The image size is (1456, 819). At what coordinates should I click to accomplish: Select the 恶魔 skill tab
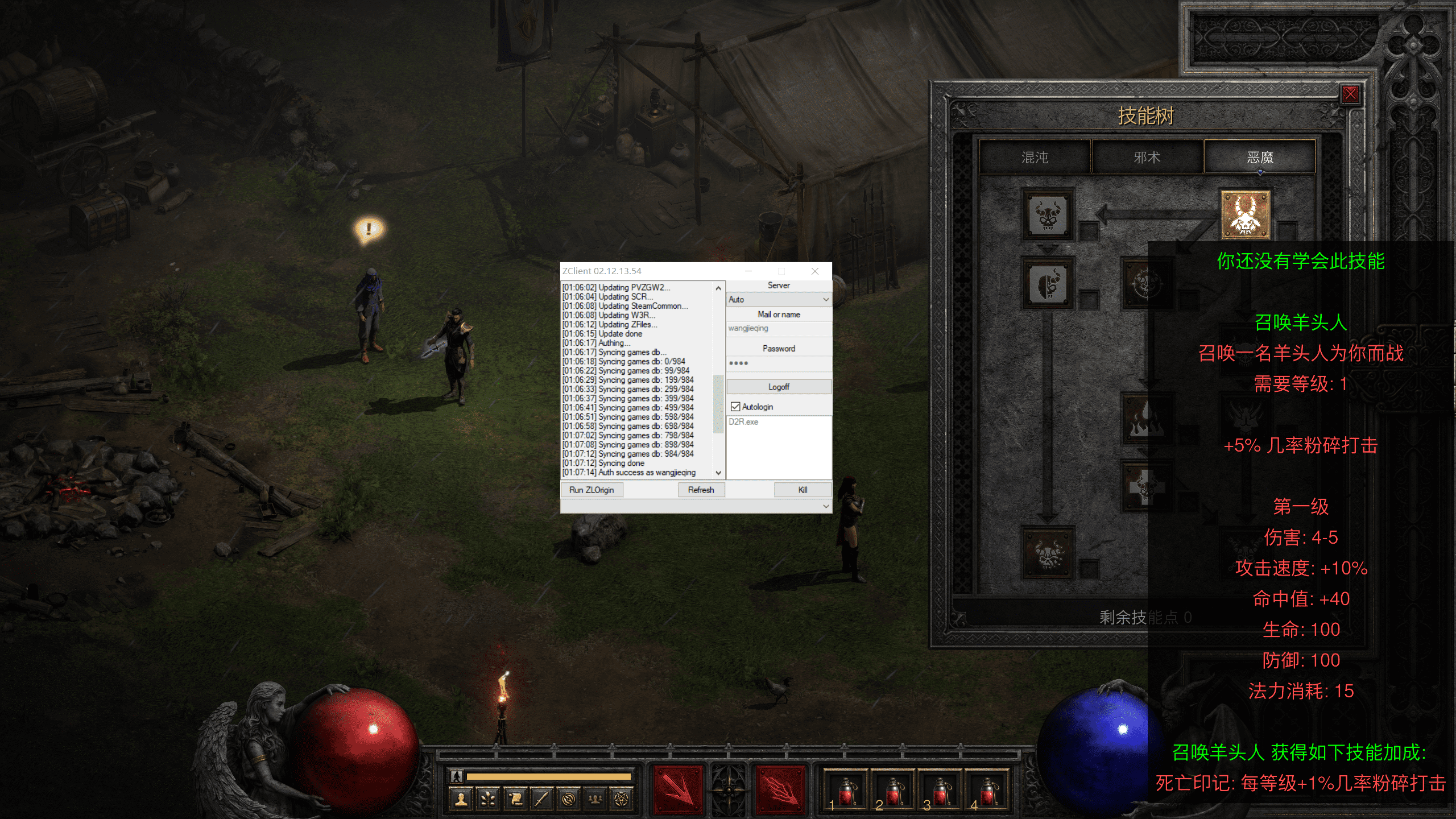pos(1260,158)
